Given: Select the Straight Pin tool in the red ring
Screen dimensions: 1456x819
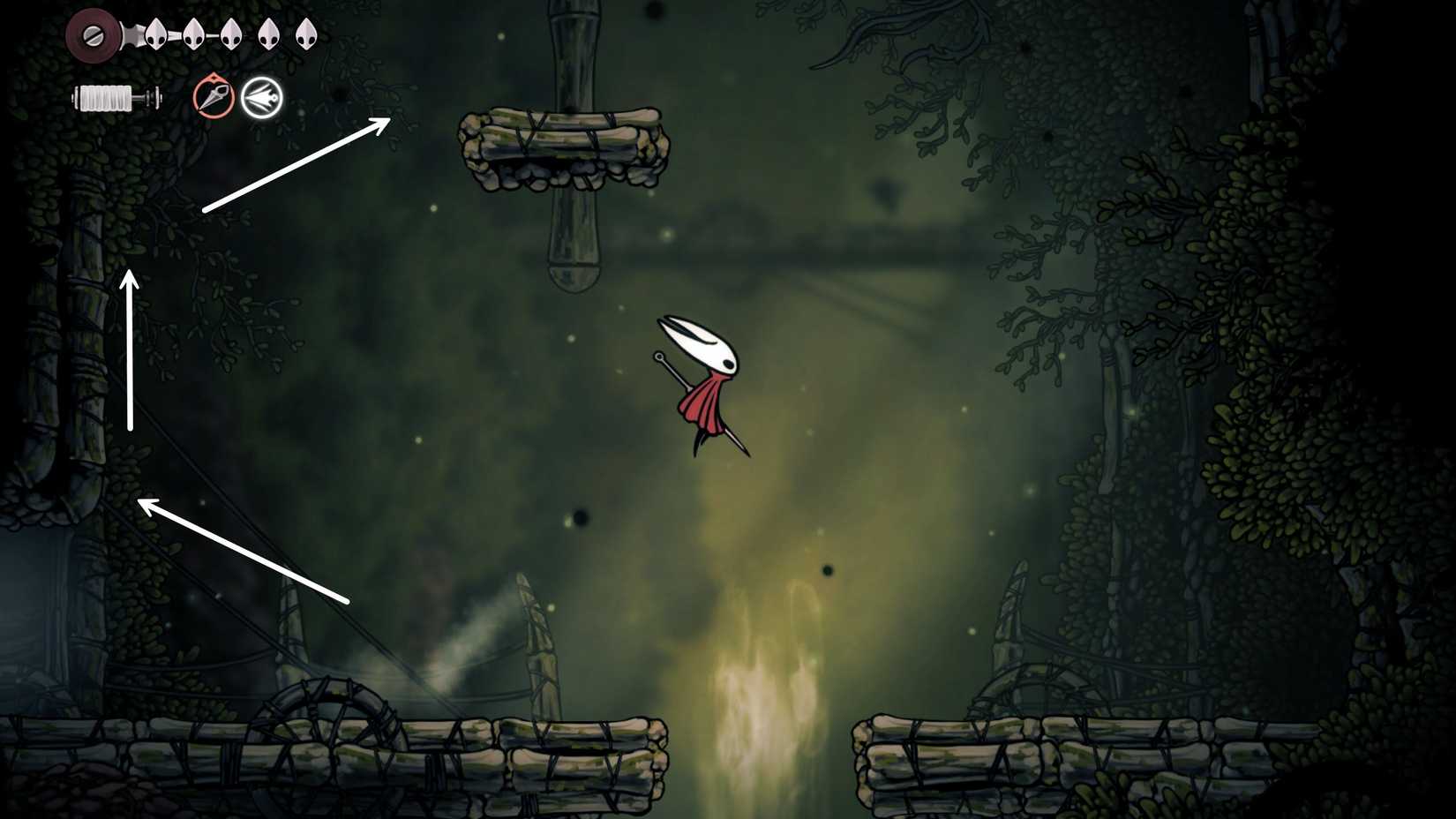Looking at the screenshot, I should 214,97.
